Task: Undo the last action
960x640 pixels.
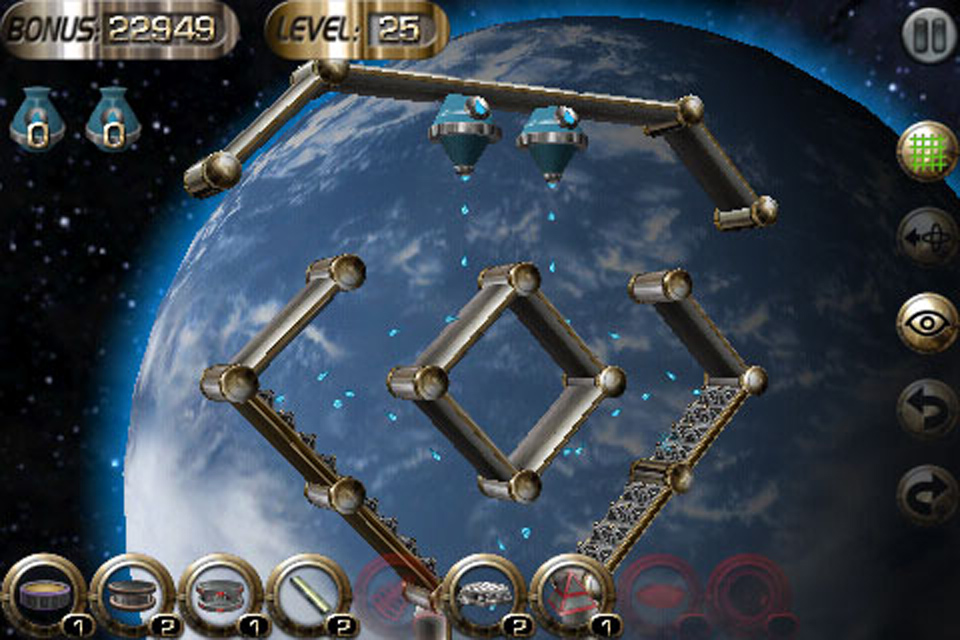Action: click(x=927, y=408)
